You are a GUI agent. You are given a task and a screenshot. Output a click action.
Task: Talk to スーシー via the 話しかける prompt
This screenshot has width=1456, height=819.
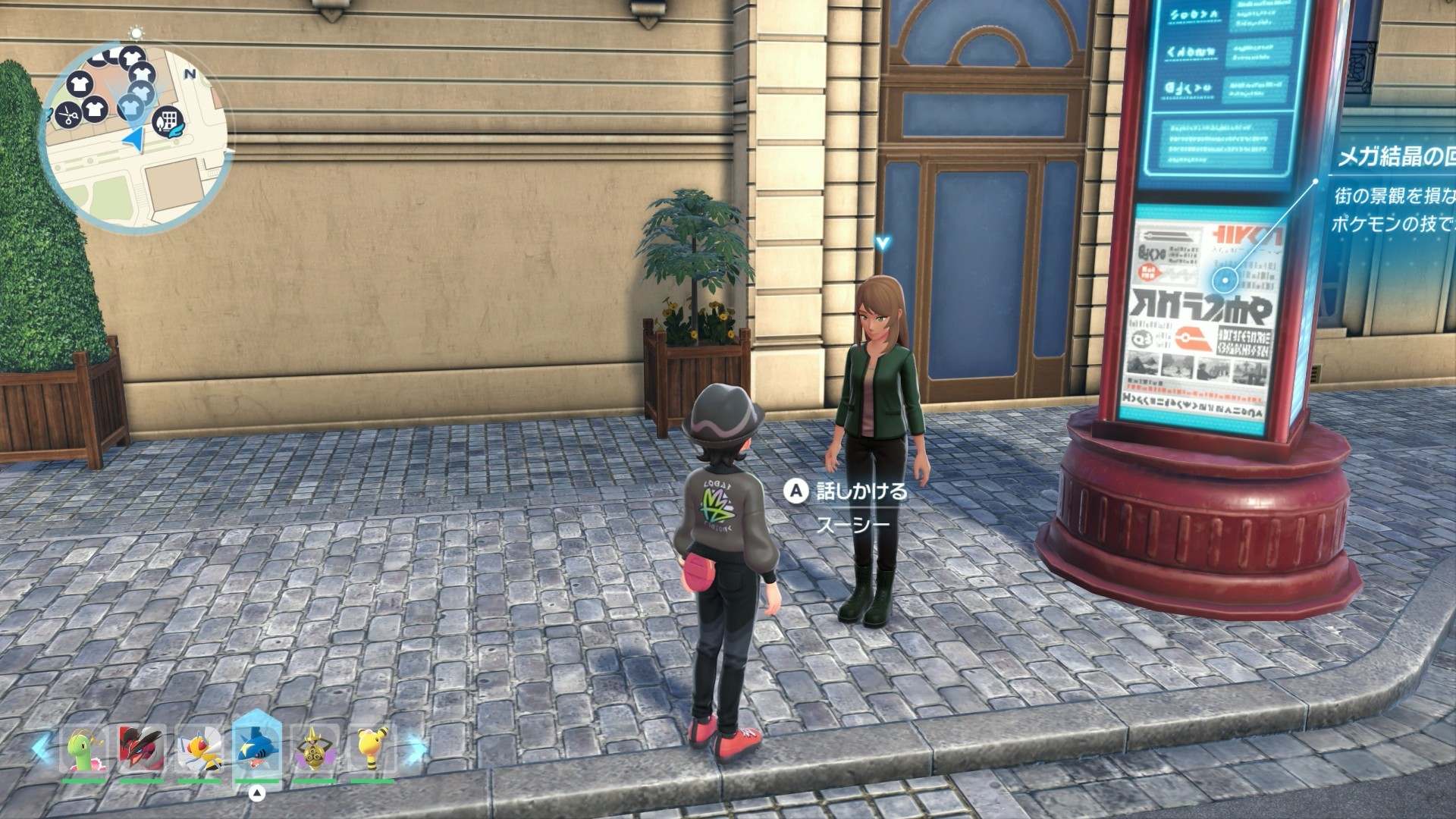coord(848,491)
